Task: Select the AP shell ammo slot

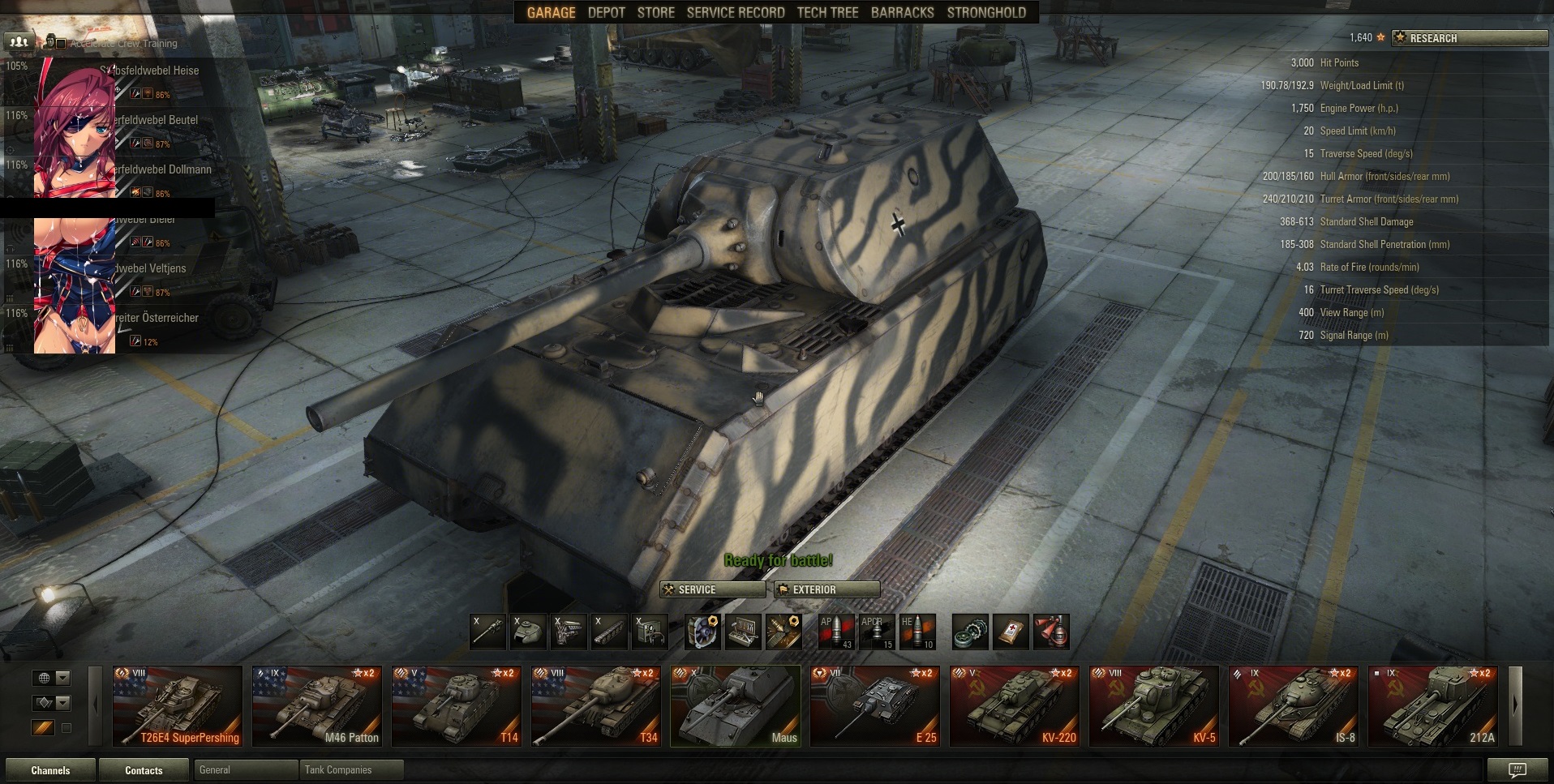Action: coord(835,632)
